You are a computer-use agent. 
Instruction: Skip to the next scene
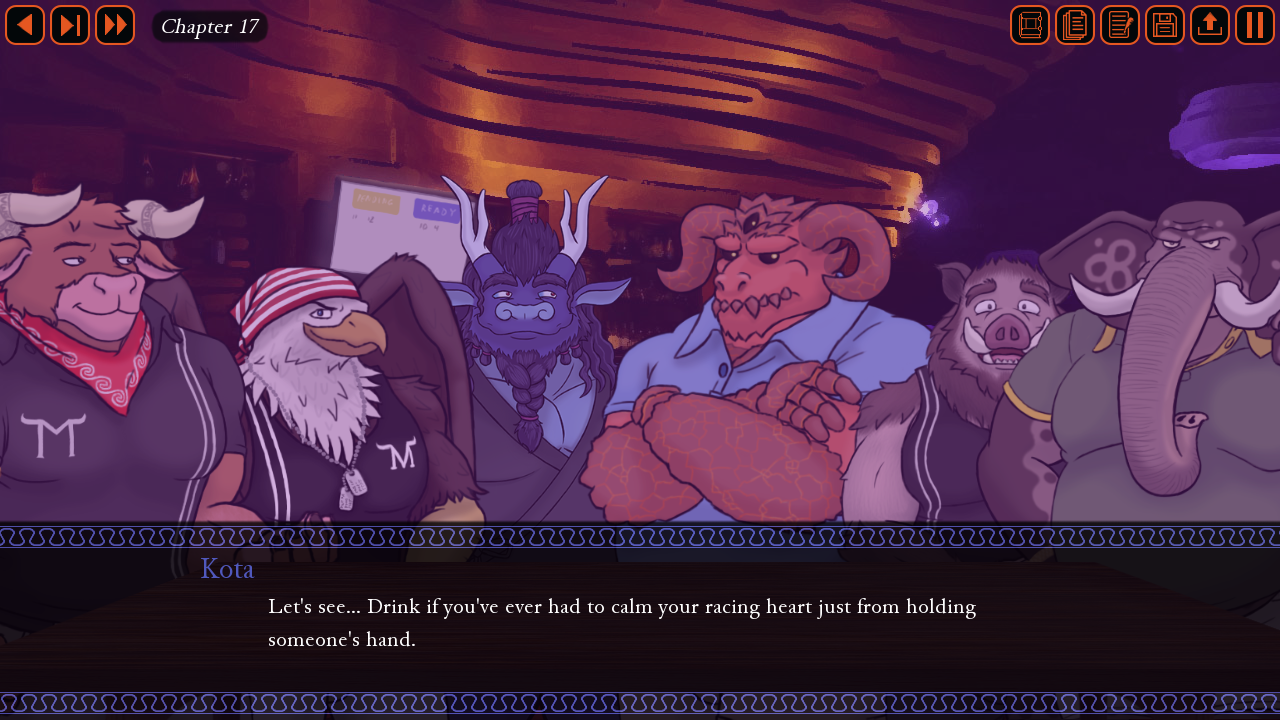(70, 25)
